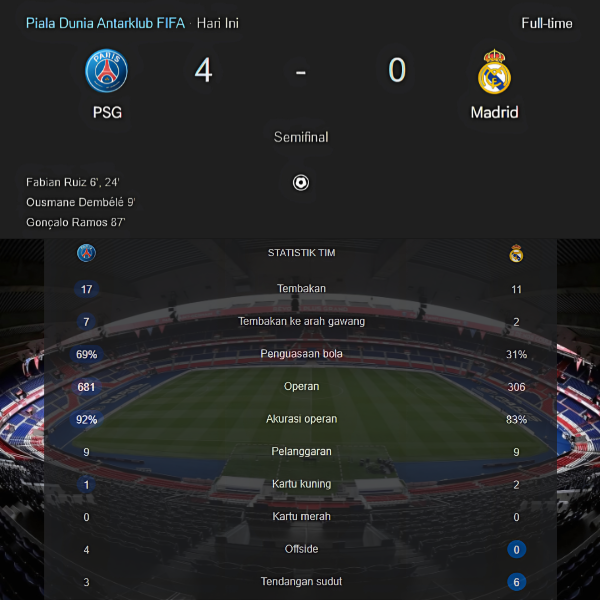Select the large Real Madrid crest above the team name
Viewport: 600px width, 600px height.
[x=494, y=72]
